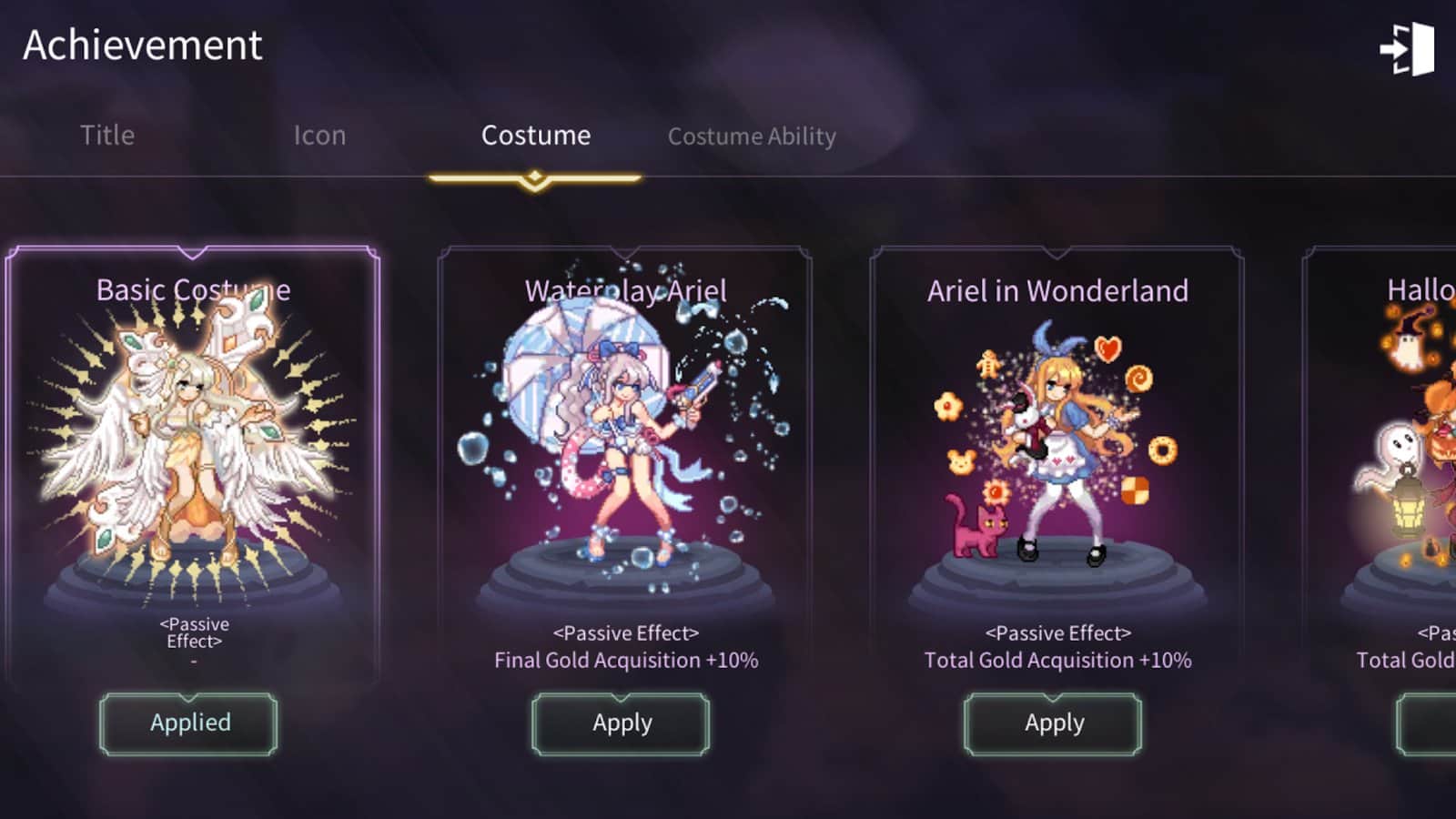Select the Costume tab

[535, 136]
